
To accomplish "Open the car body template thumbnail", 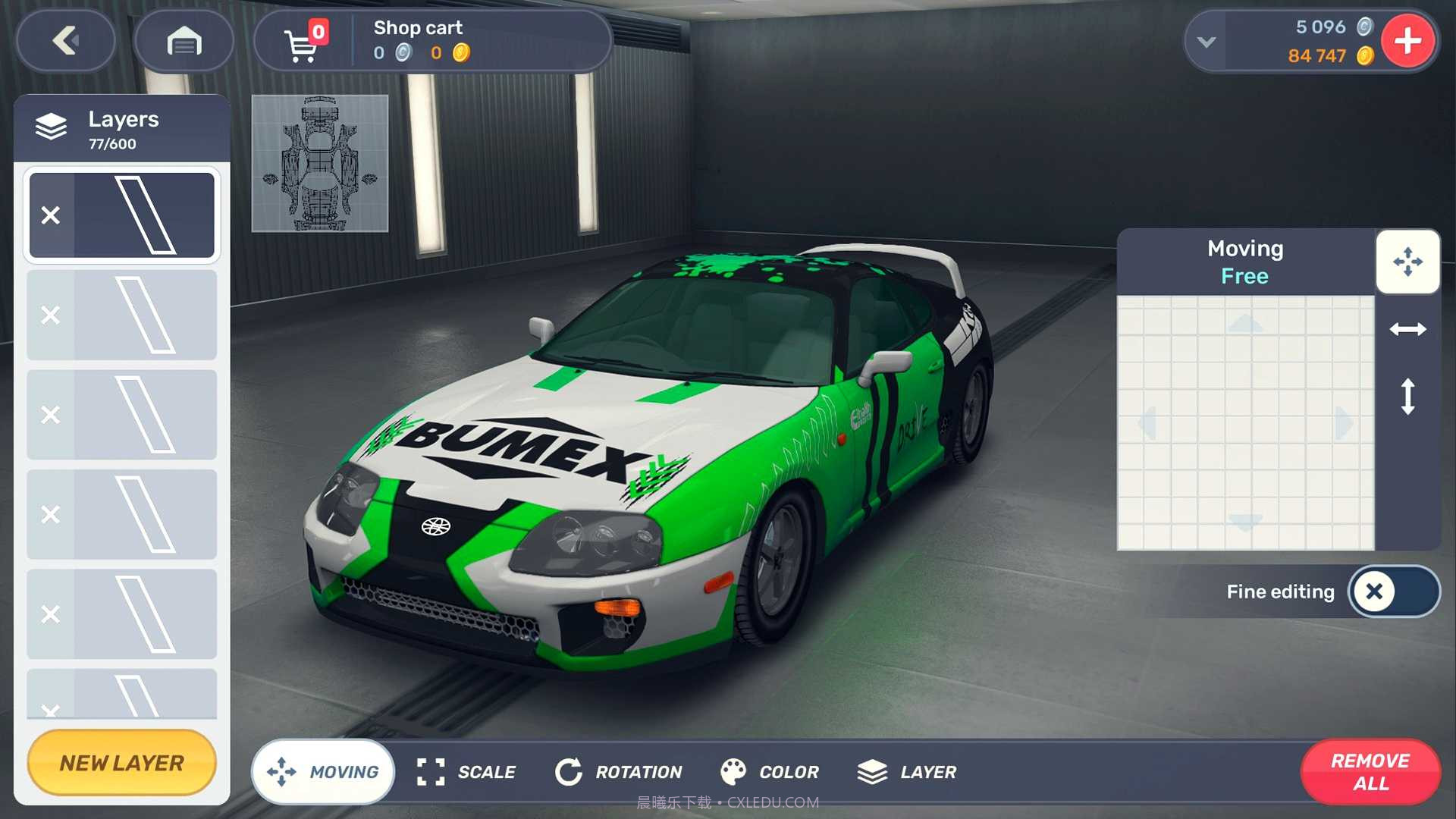I will (x=319, y=163).
